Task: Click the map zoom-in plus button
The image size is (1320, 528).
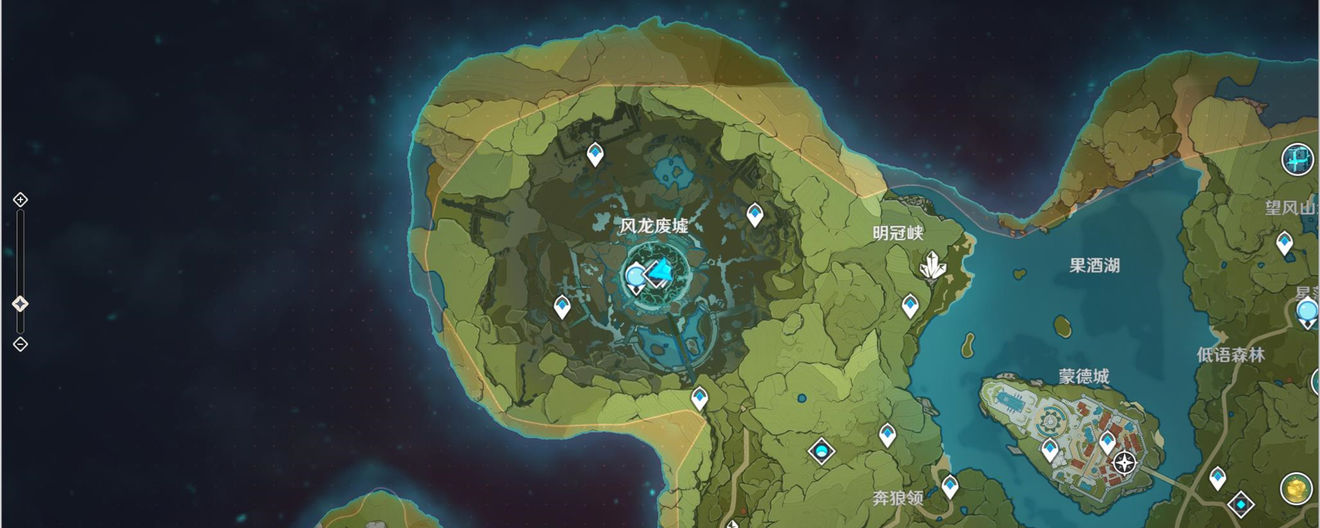Action: 20,200
